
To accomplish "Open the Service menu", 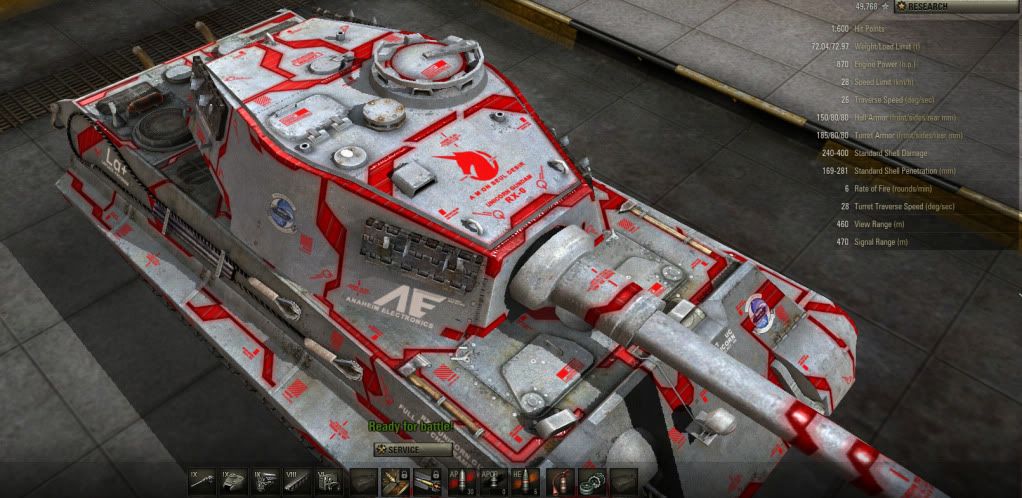I will [412, 450].
